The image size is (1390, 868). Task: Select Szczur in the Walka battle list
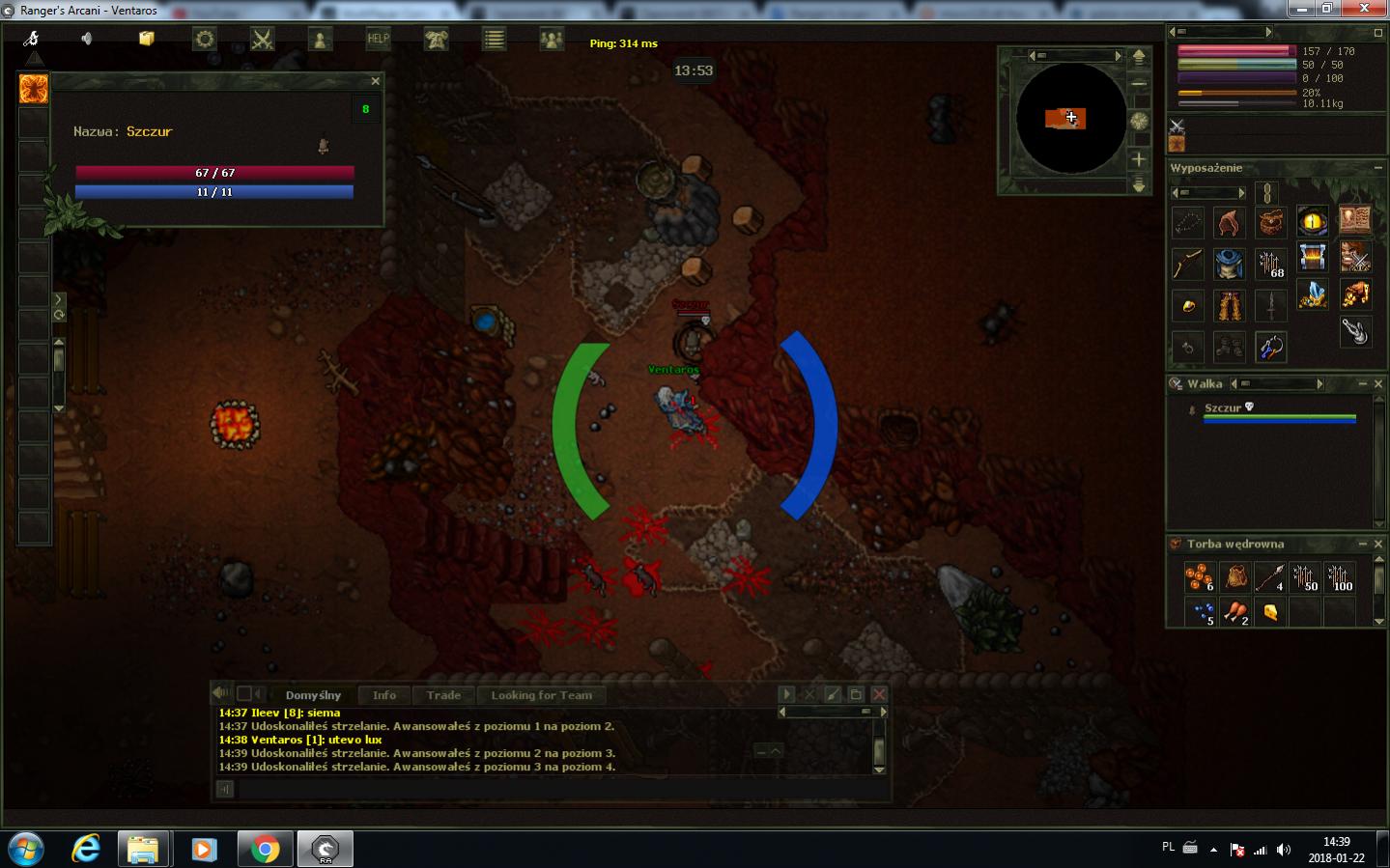click(1223, 408)
